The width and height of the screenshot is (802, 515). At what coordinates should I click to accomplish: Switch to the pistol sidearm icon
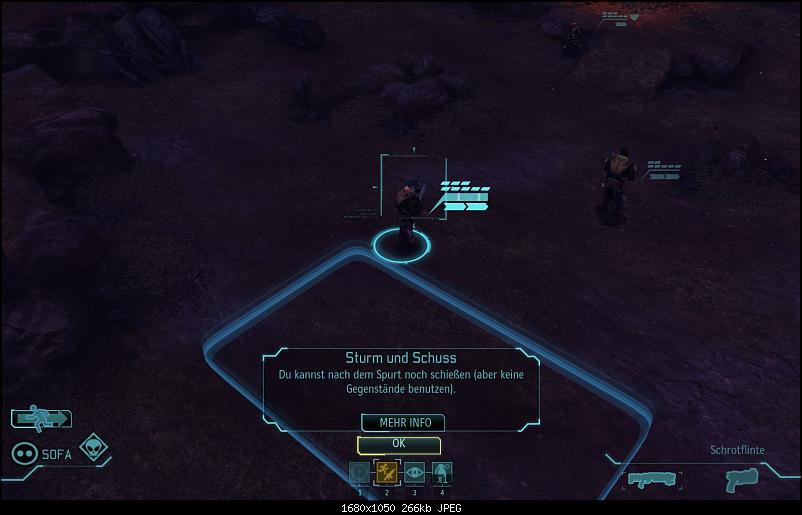[x=740, y=479]
